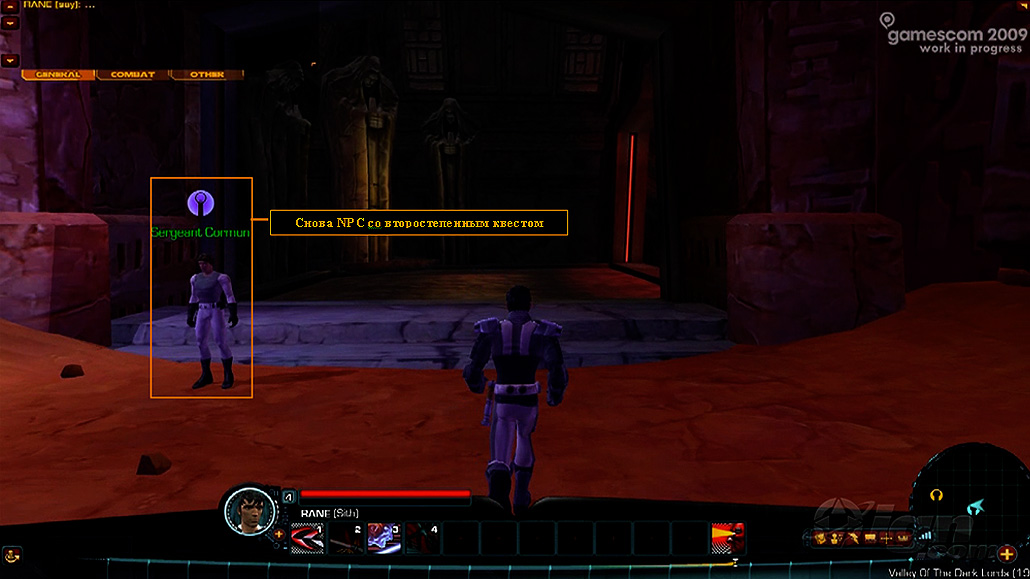Click the bottom-left corner menu button

pyautogui.click(x=10, y=553)
